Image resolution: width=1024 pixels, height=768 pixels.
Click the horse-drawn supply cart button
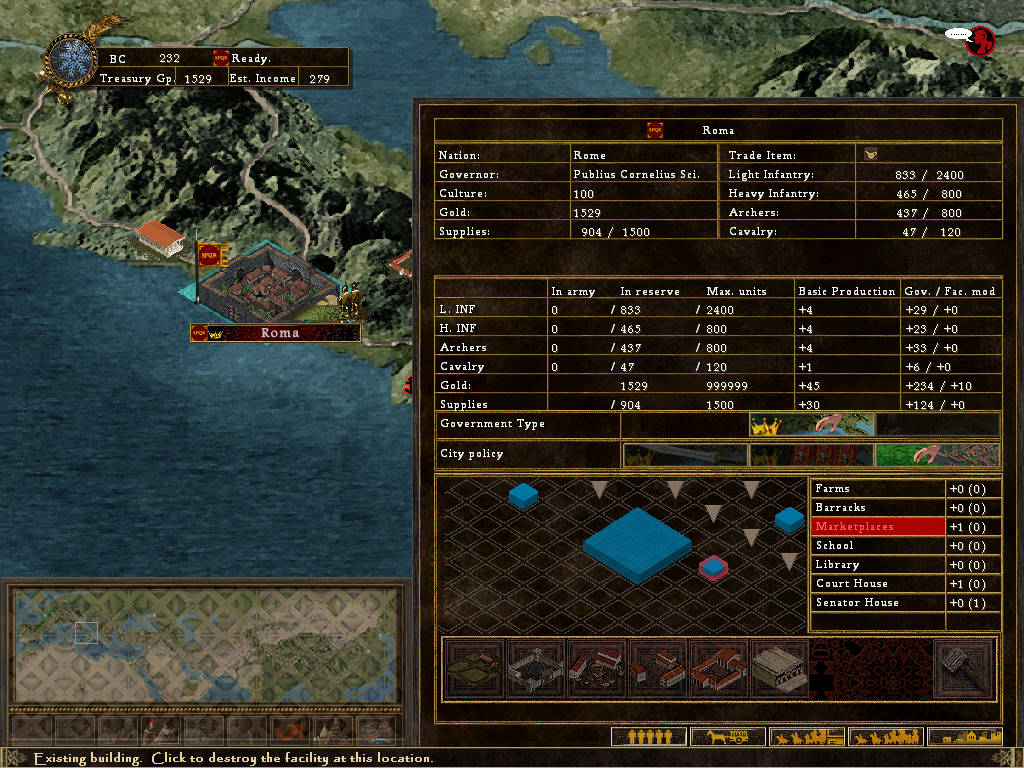727,737
